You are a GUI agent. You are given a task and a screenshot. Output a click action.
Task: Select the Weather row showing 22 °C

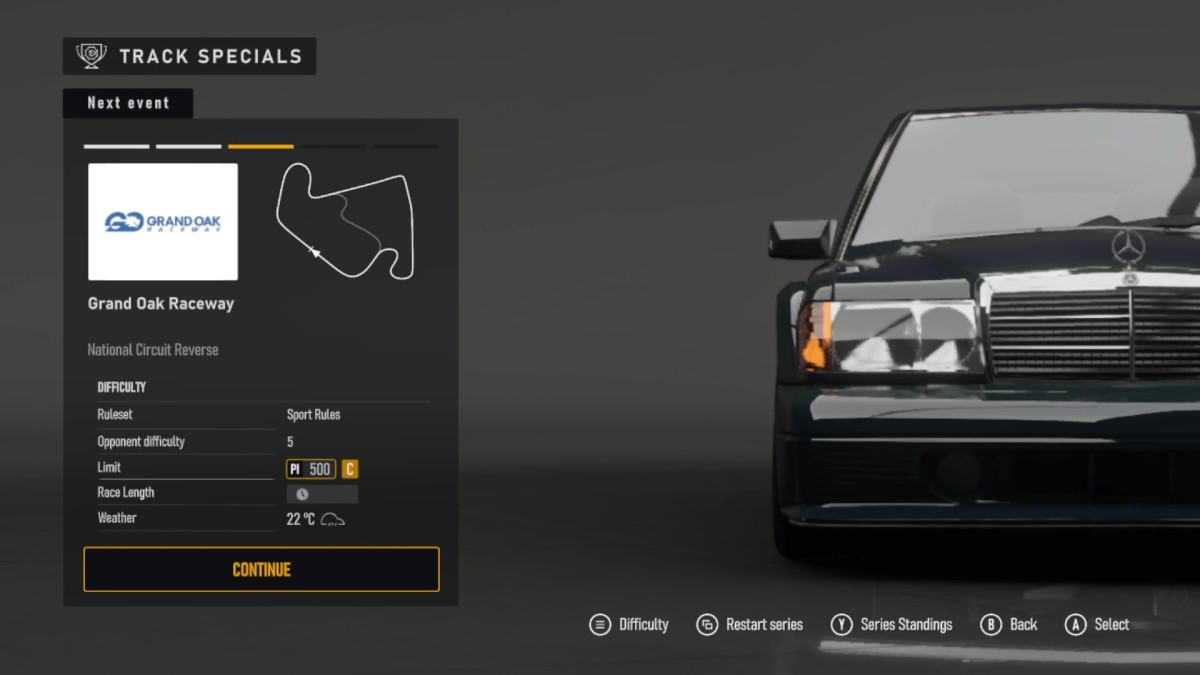[x=262, y=519]
